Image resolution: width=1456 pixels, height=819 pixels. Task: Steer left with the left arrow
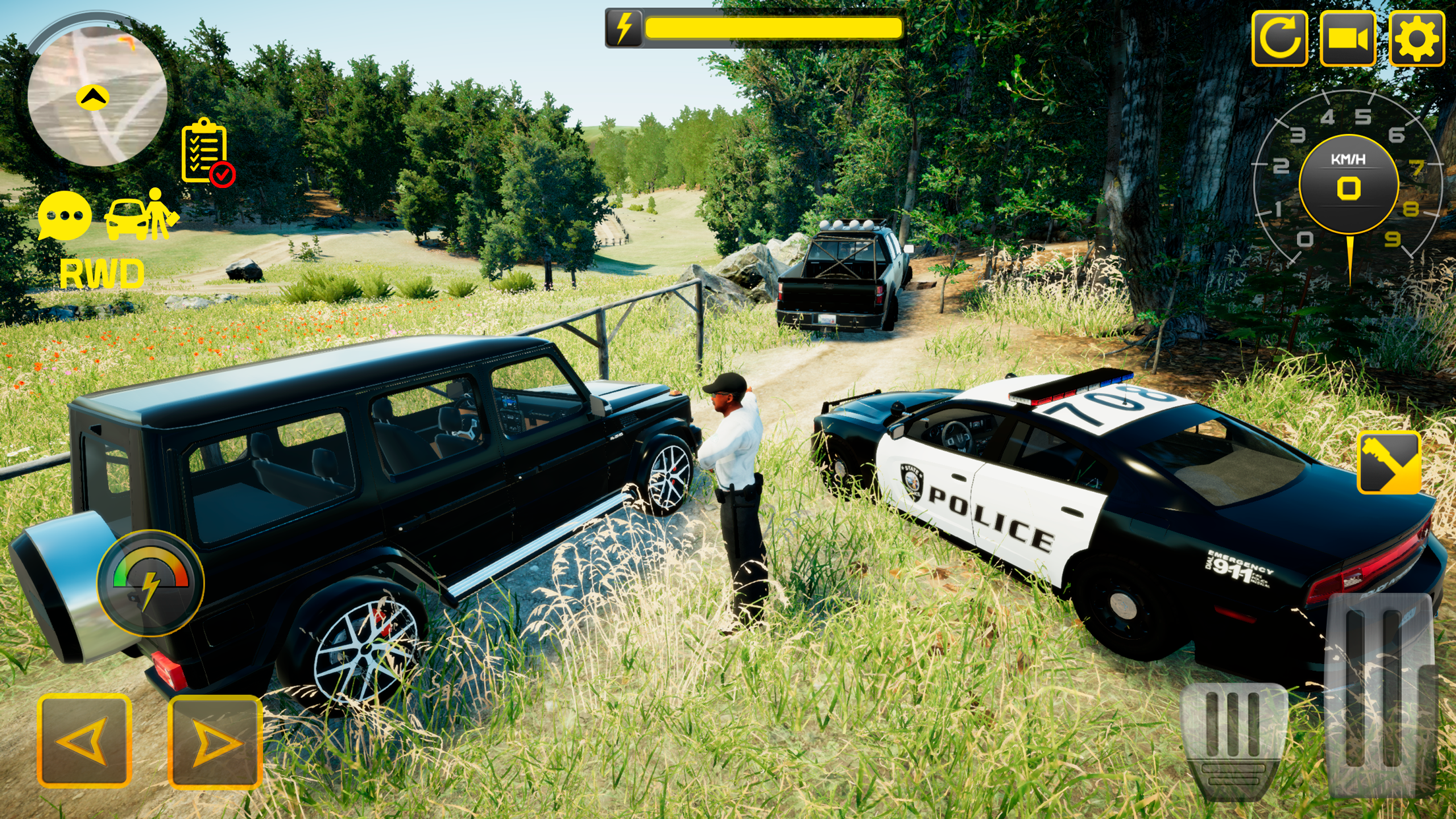(84, 741)
